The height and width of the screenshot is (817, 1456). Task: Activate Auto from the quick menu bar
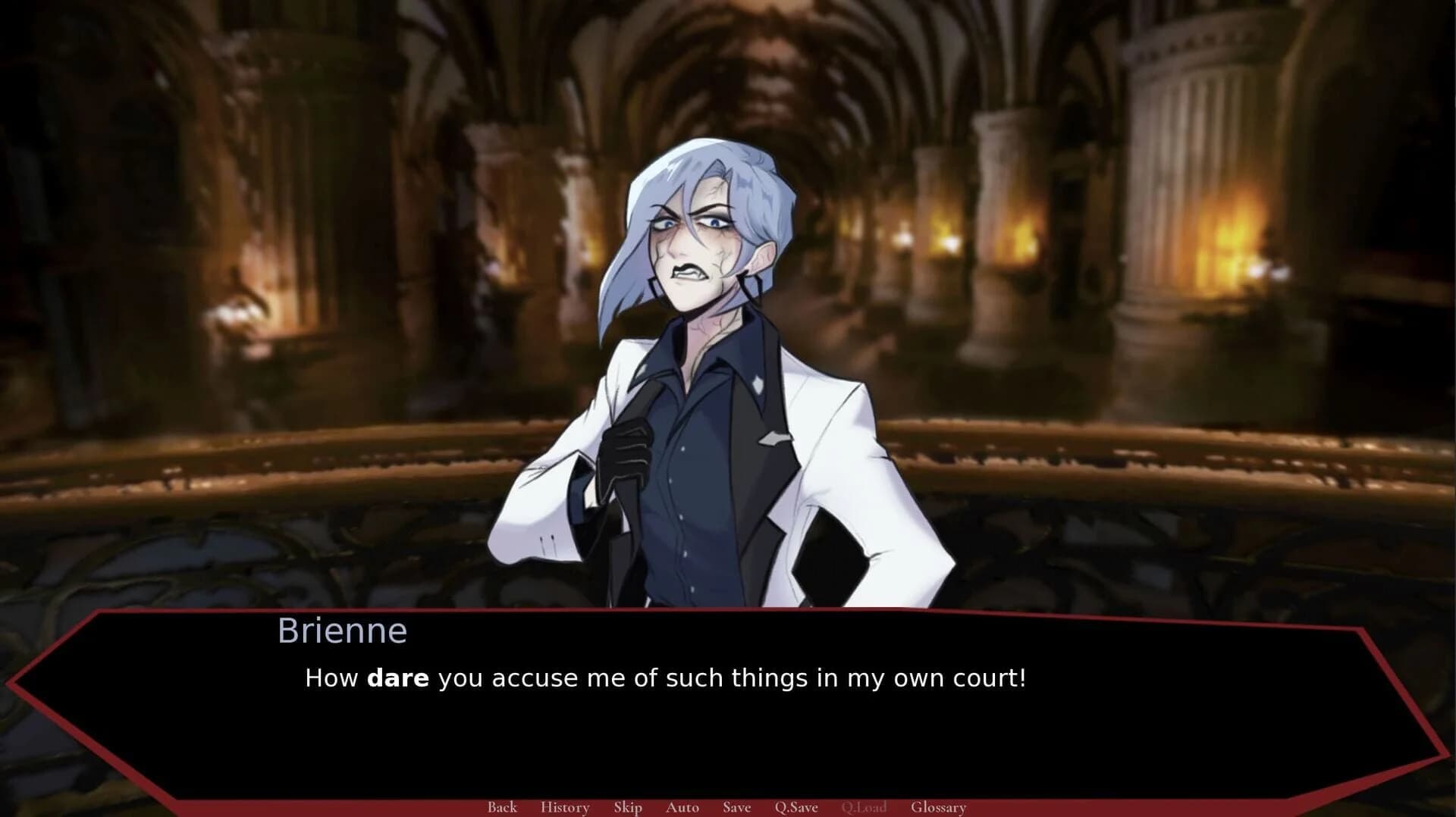point(681,807)
